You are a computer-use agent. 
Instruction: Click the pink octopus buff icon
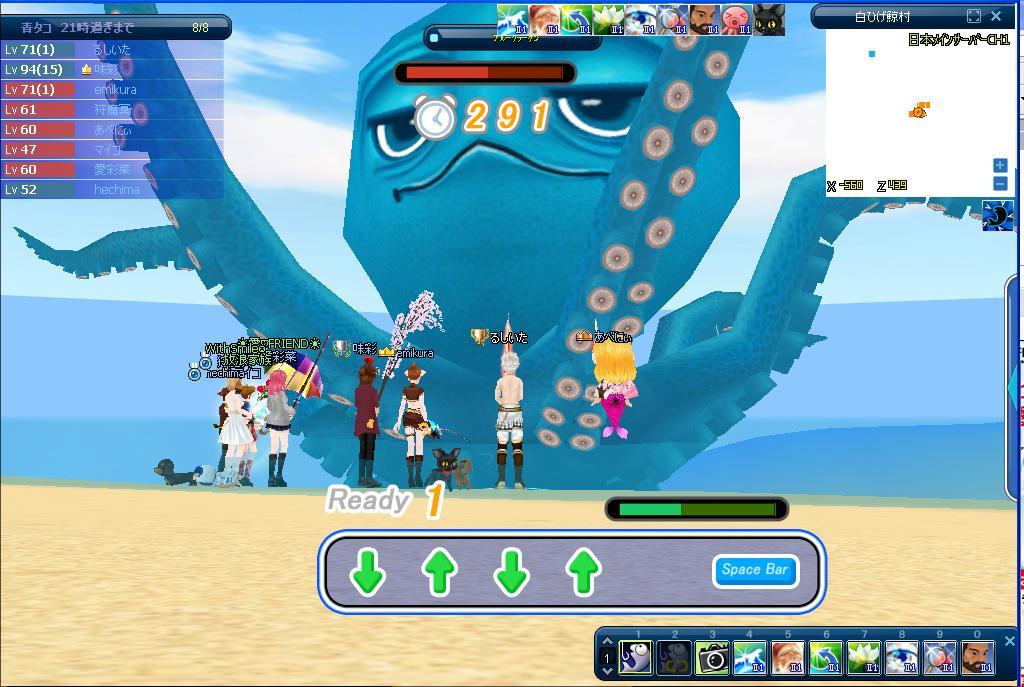[736, 19]
